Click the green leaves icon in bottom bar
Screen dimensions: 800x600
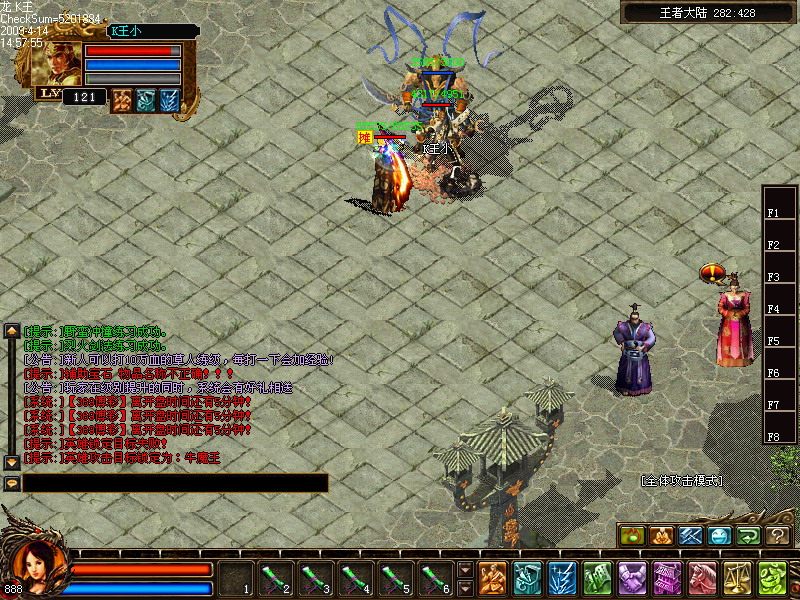point(771,578)
